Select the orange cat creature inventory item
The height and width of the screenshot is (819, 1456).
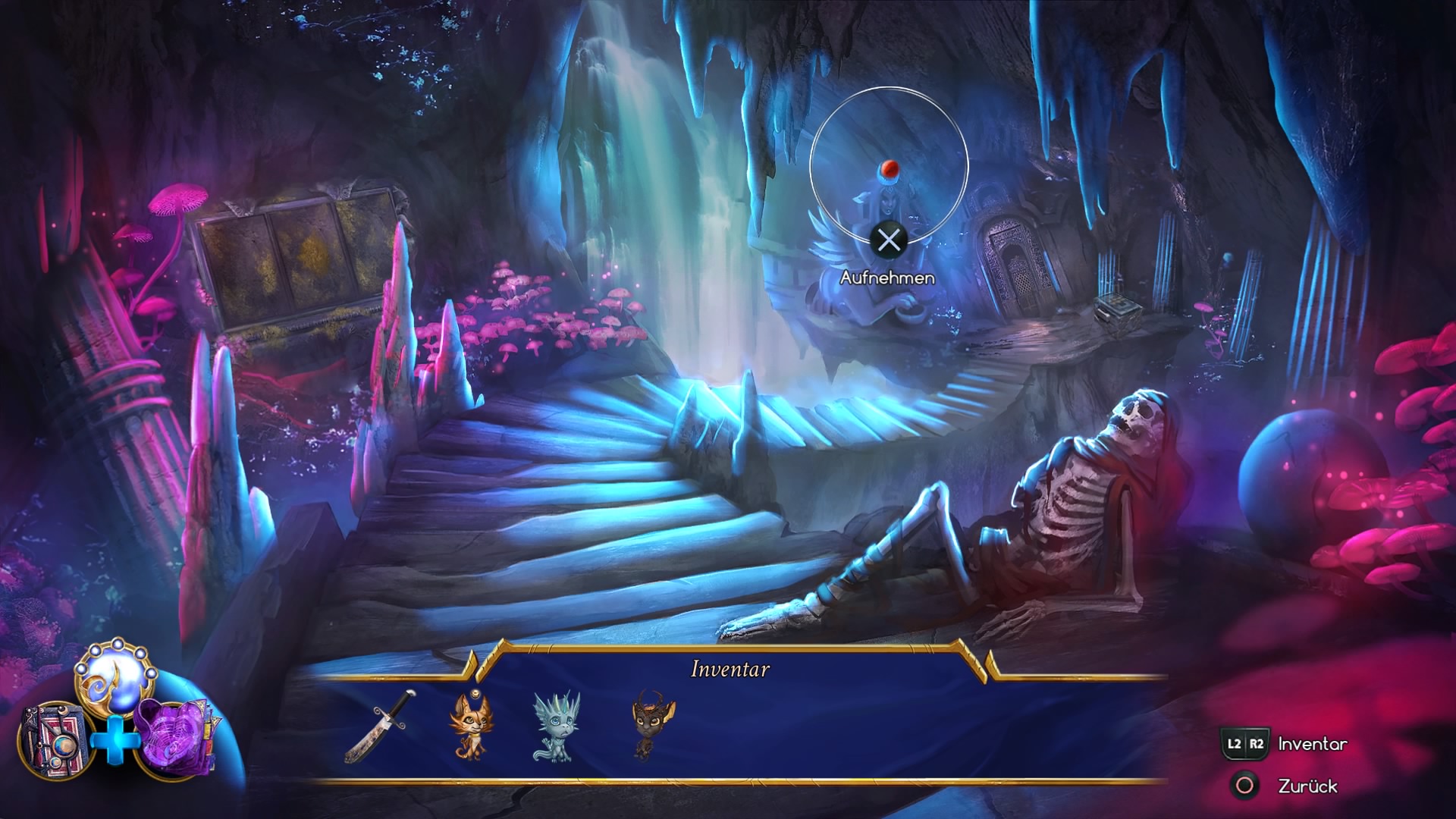(468, 724)
